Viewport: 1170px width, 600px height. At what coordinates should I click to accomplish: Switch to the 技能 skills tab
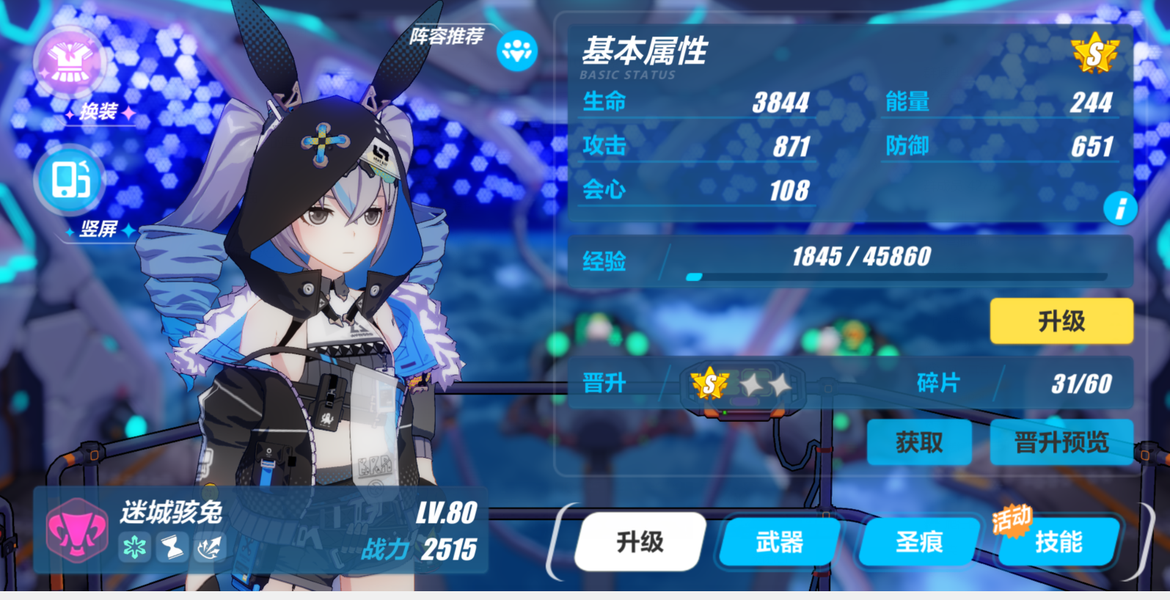(1058, 542)
